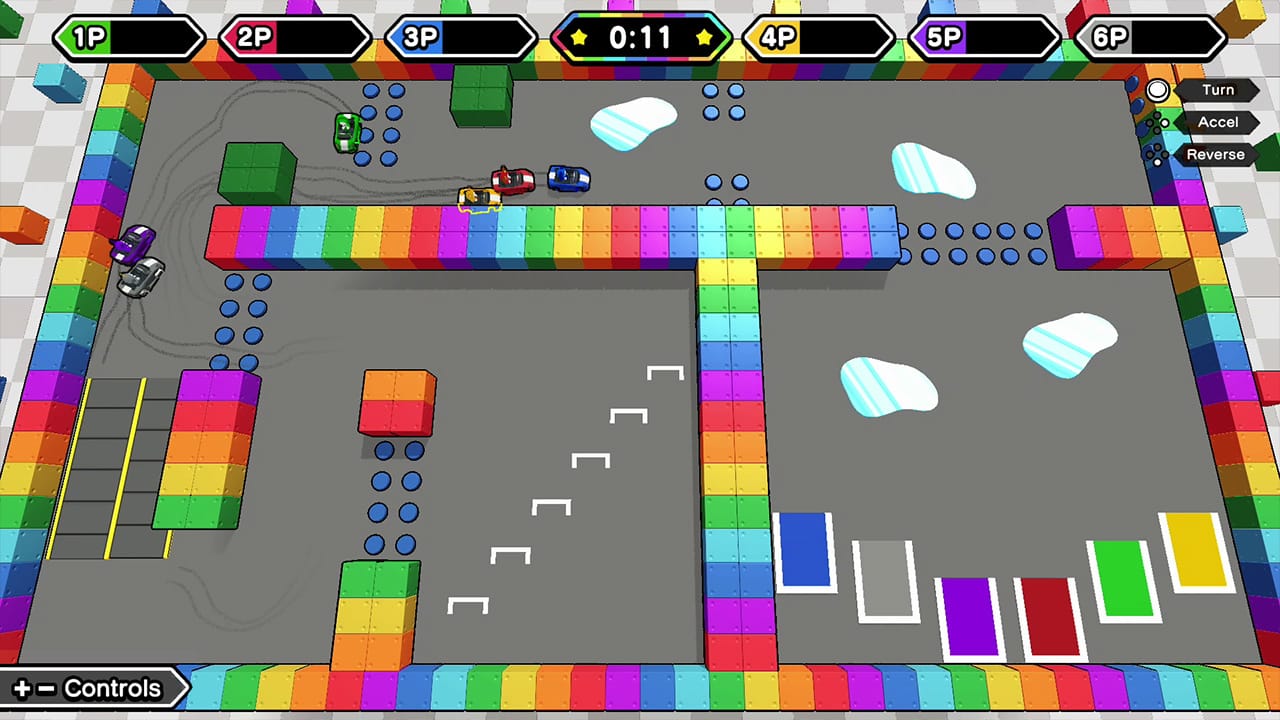The height and width of the screenshot is (720, 1280).
Task: Click the Reverse control label
Action: 1215,154
